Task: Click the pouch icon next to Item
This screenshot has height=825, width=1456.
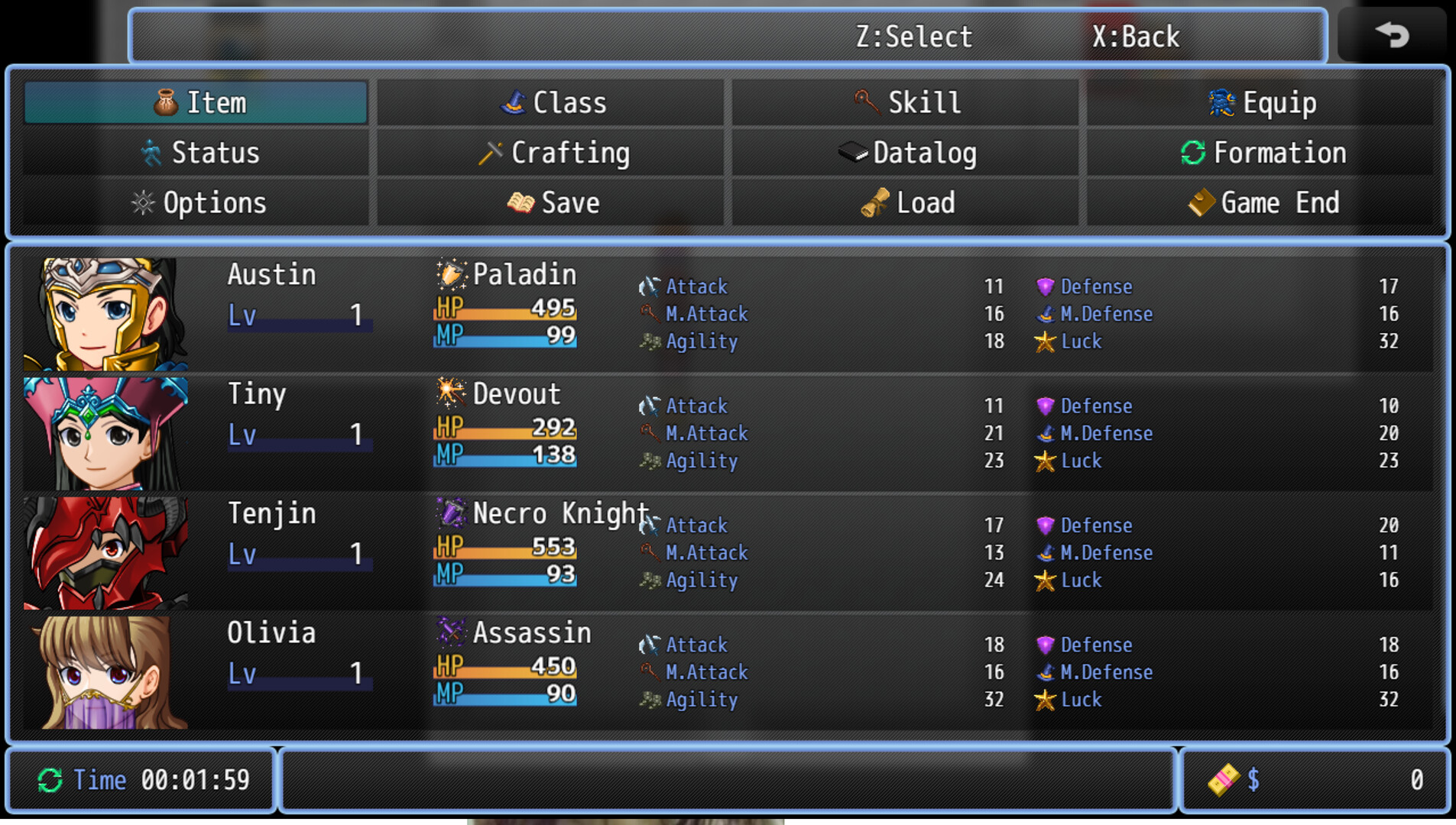Action: tap(165, 102)
